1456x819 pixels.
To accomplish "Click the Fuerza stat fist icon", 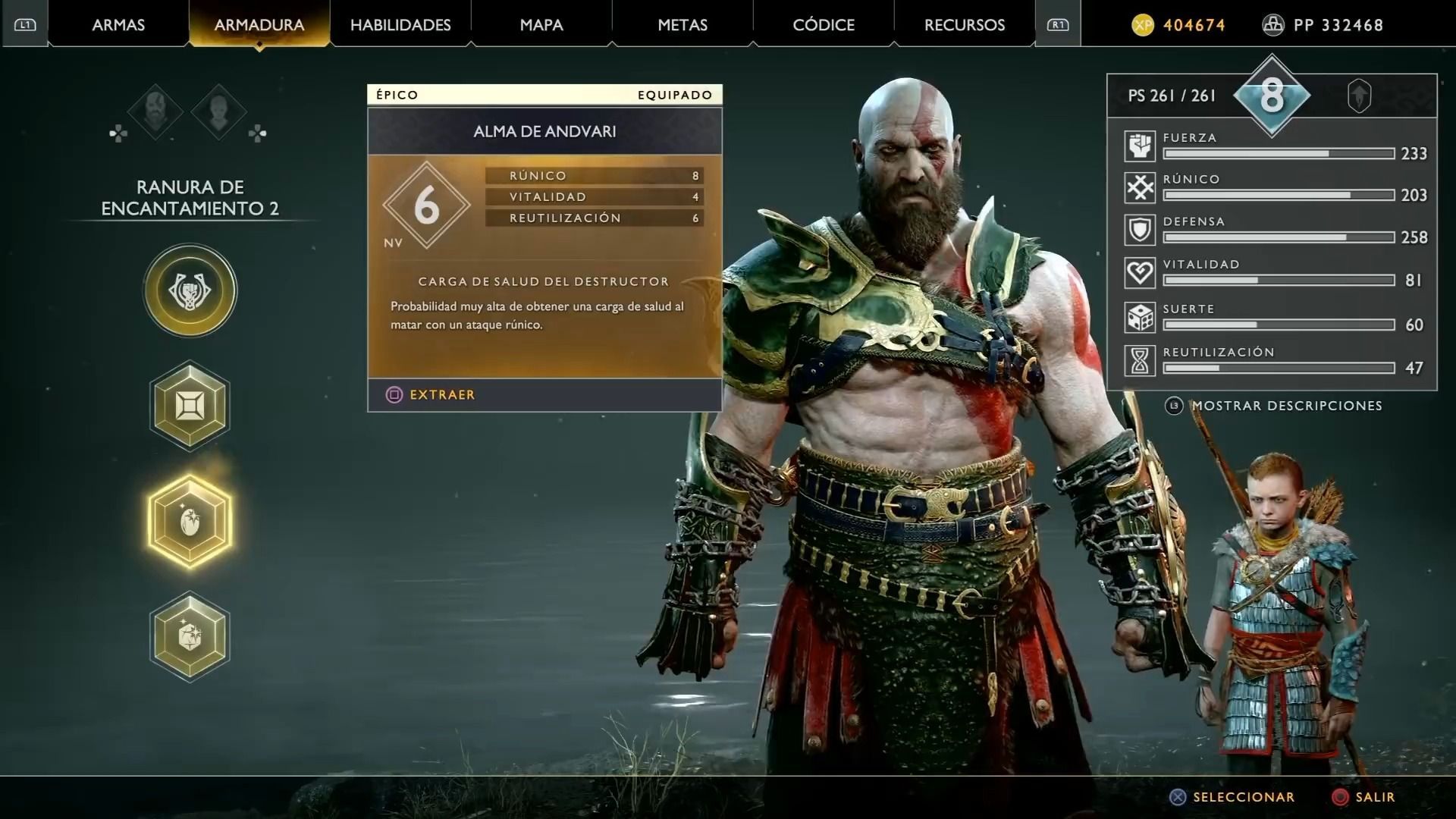I will pyautogui.click(x=1140, y=146).
